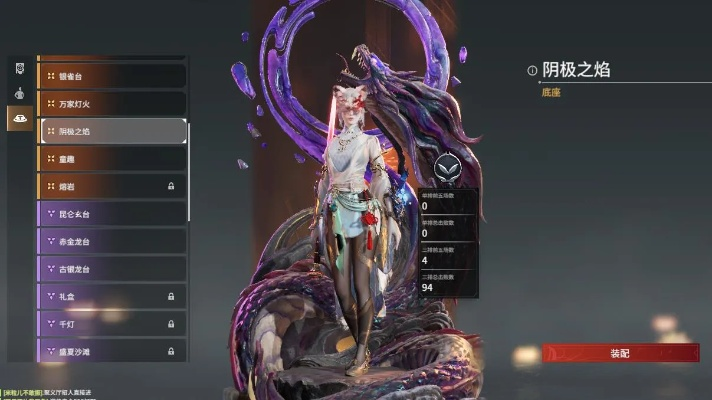Select the 赤金龙台 base
The height and width of the screenshot is (400, 712).
(112, 241)
